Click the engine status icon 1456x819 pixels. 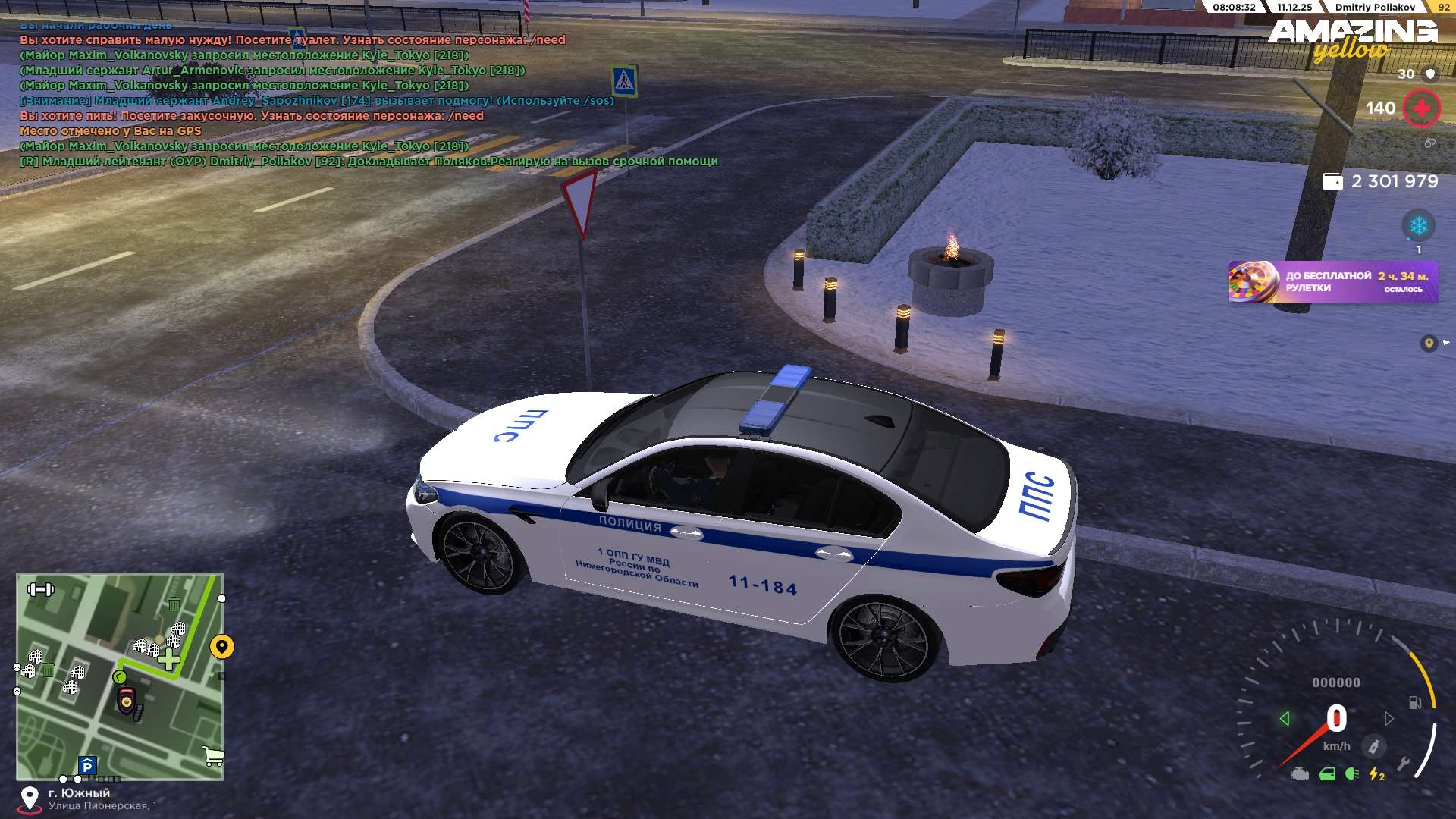point(1300,774)
